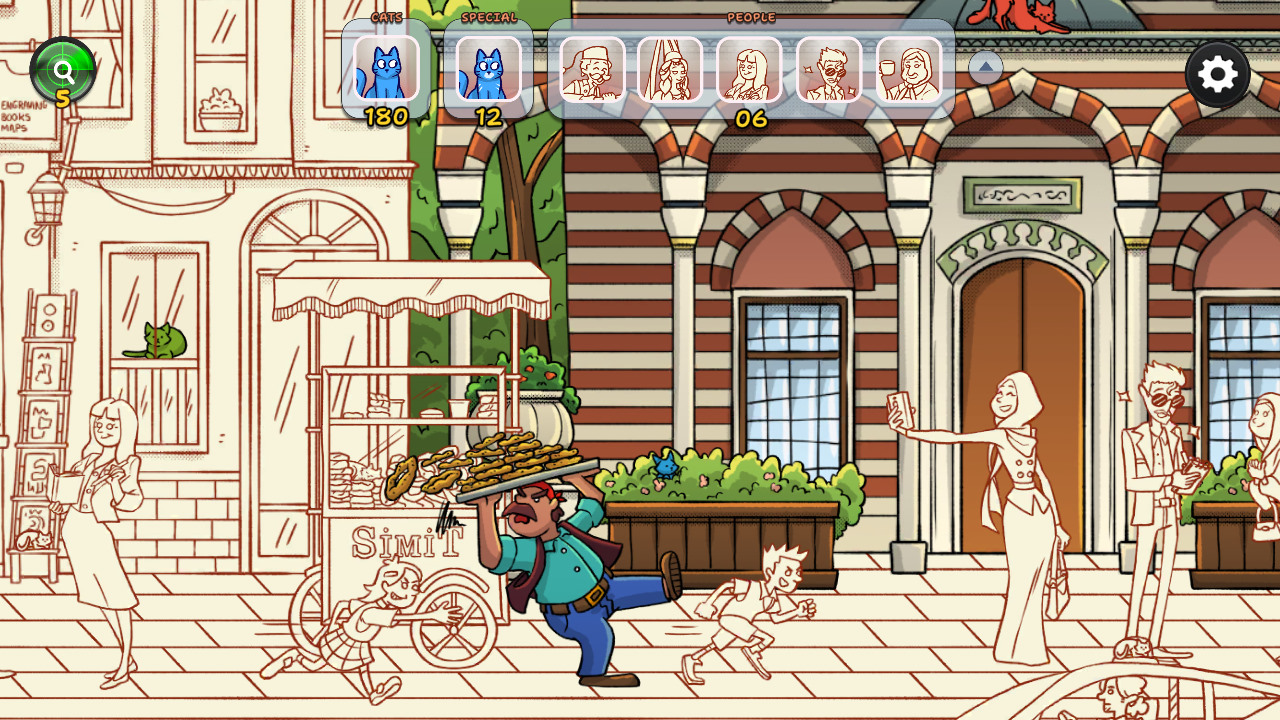
Task: Open the gear settings menu
Action: tap(1217, 75)
